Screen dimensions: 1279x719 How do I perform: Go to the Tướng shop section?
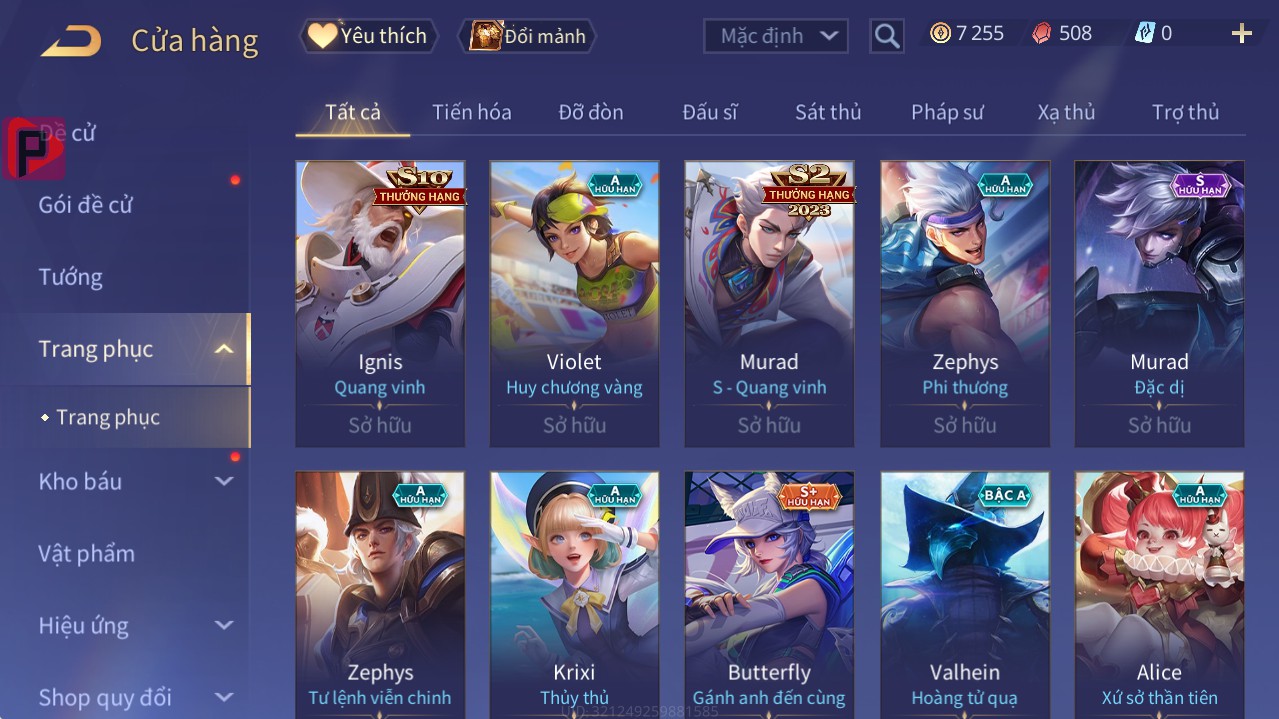pyautogui.click(x=70, y=277)
